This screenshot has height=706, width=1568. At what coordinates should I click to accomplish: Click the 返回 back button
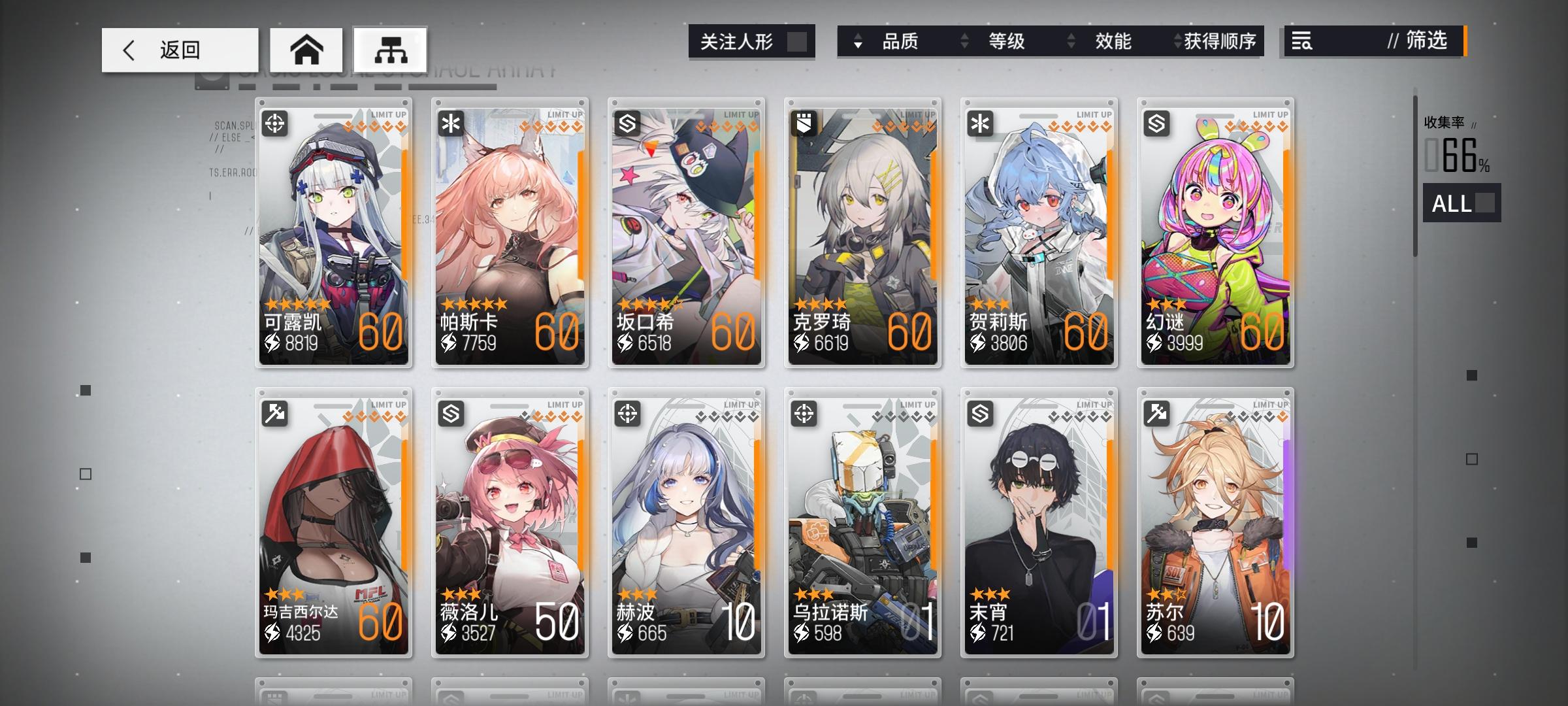(x=178, y=49)
